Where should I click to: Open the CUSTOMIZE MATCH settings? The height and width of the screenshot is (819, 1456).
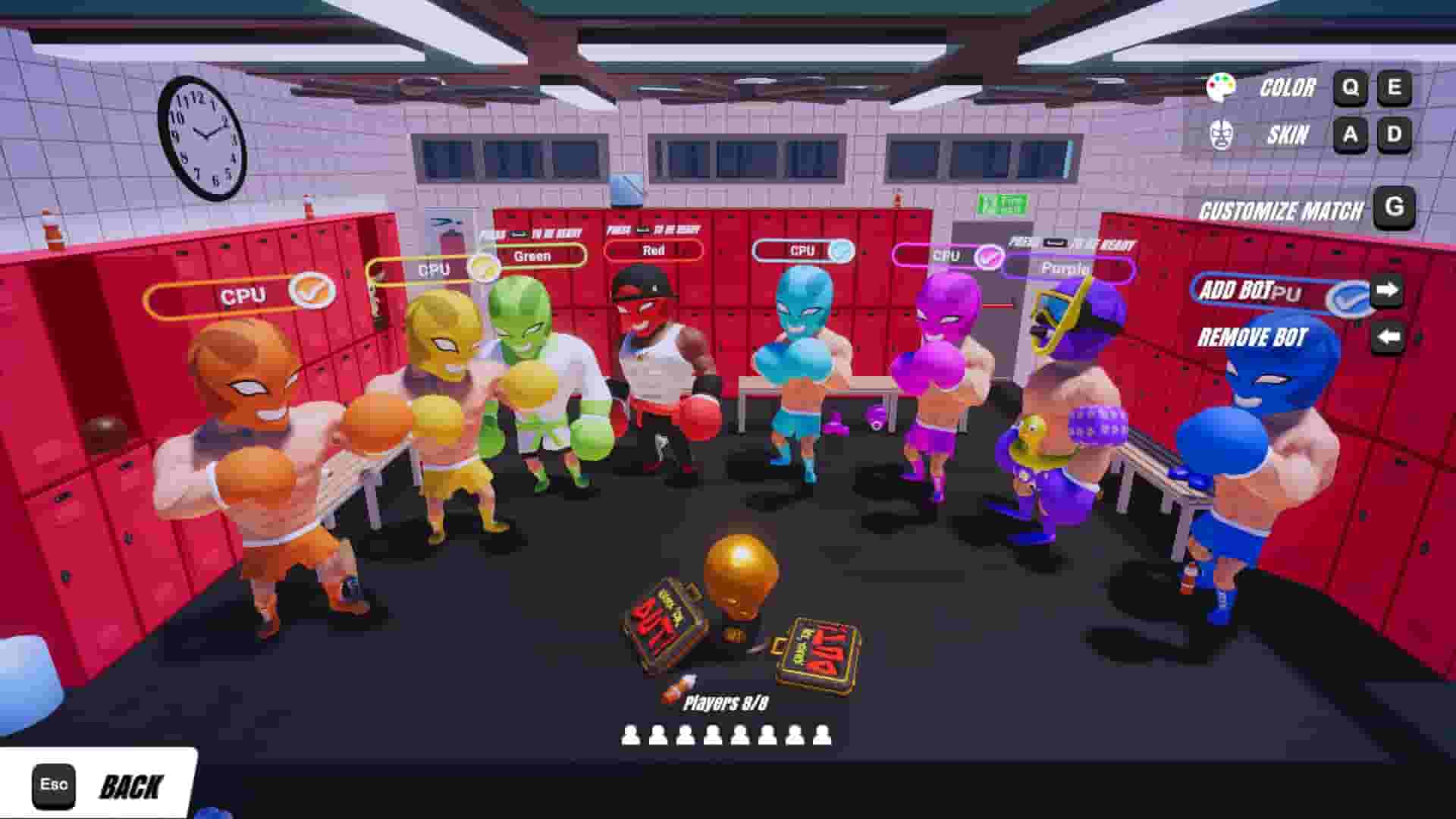tap(1282, 209)
